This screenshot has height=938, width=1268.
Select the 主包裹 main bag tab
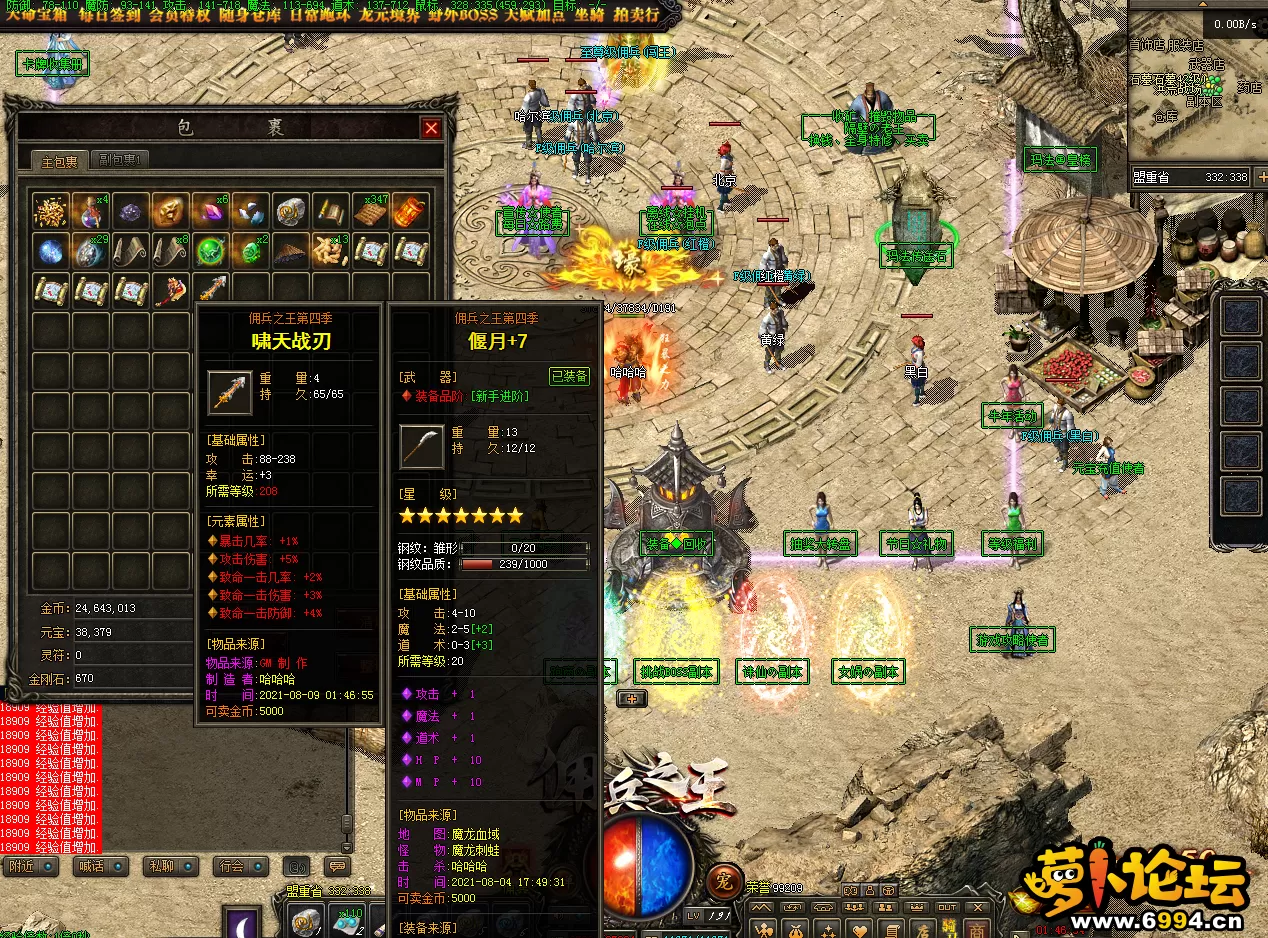point(59,161)
